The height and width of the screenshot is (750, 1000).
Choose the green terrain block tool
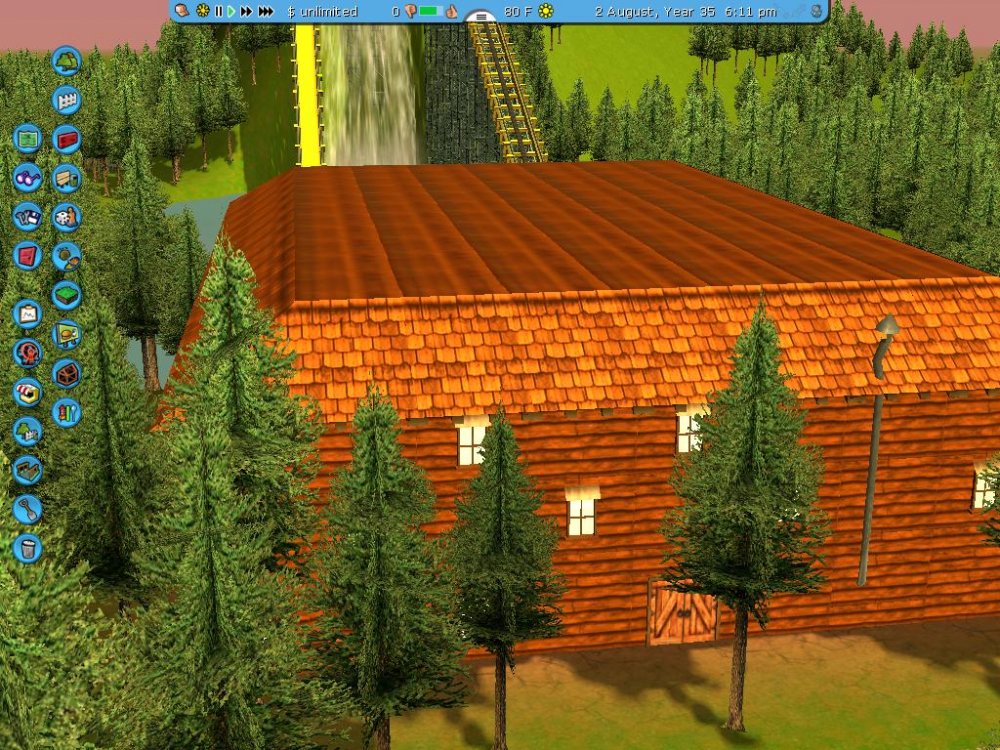pos(66,295)
